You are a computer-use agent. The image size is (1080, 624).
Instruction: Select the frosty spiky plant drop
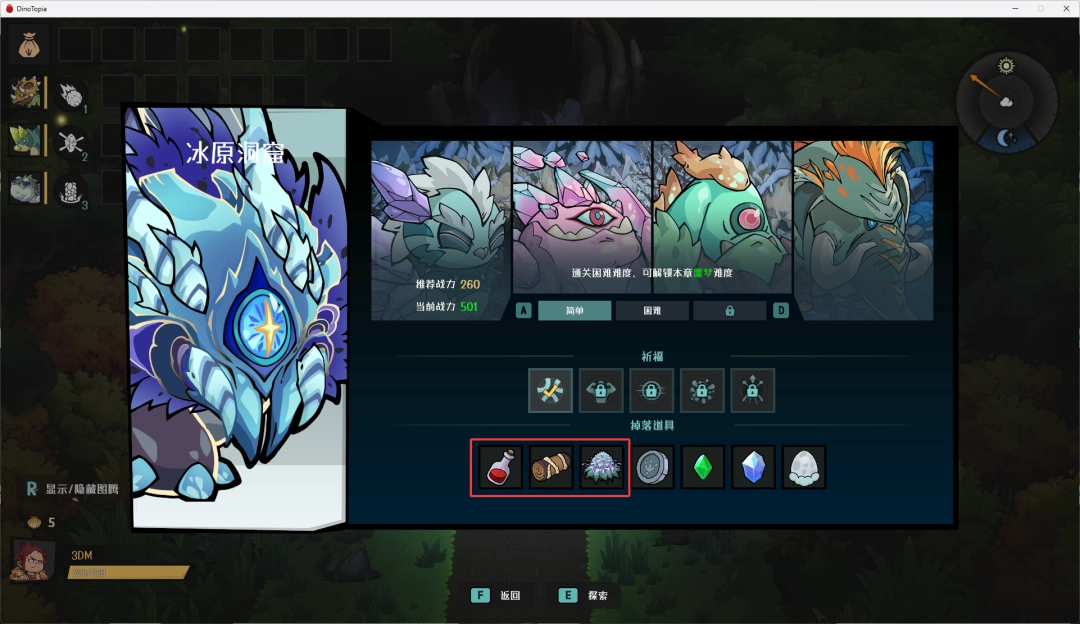click(602, 467)
